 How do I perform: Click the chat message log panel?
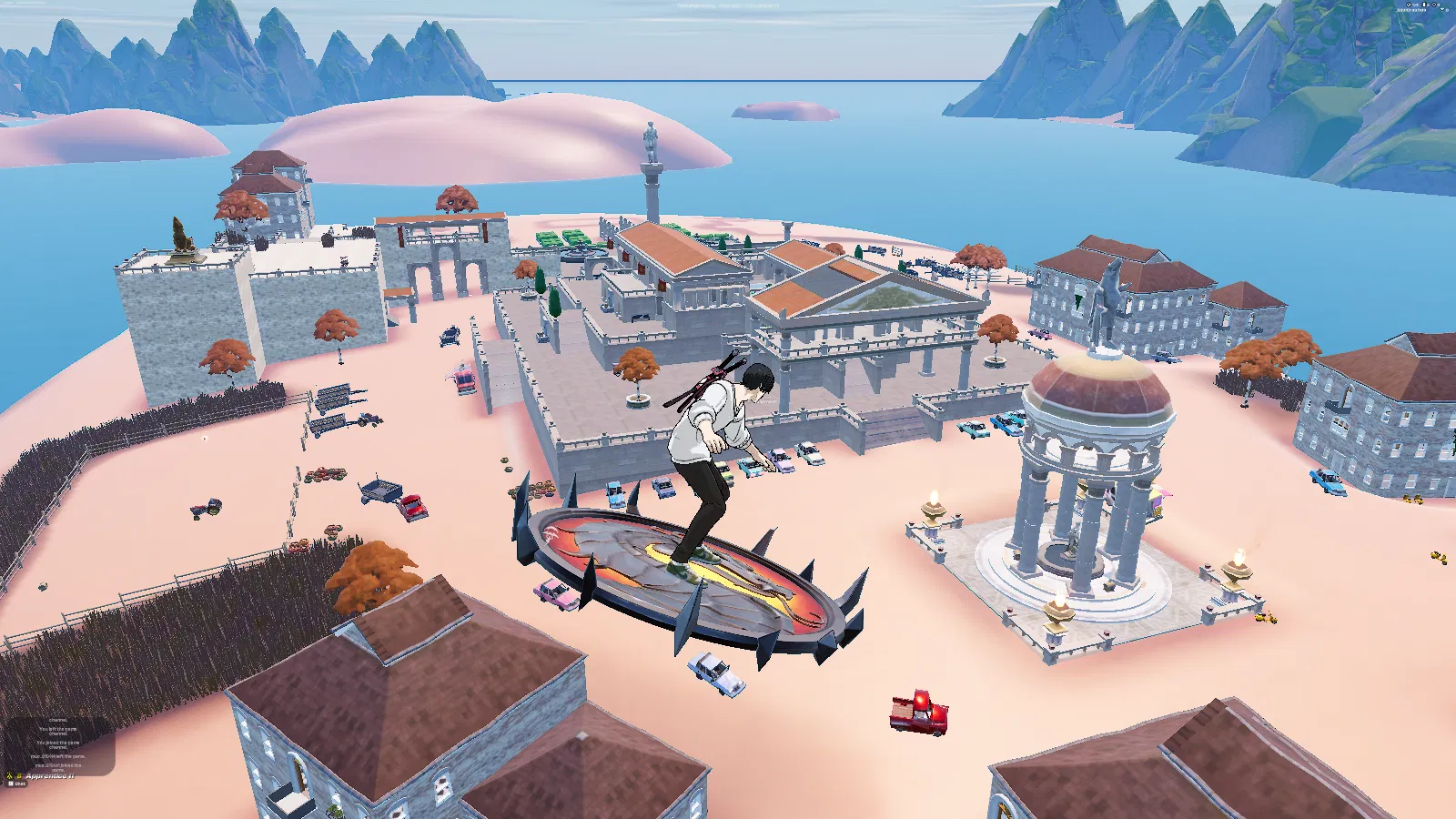coord(58,746)
